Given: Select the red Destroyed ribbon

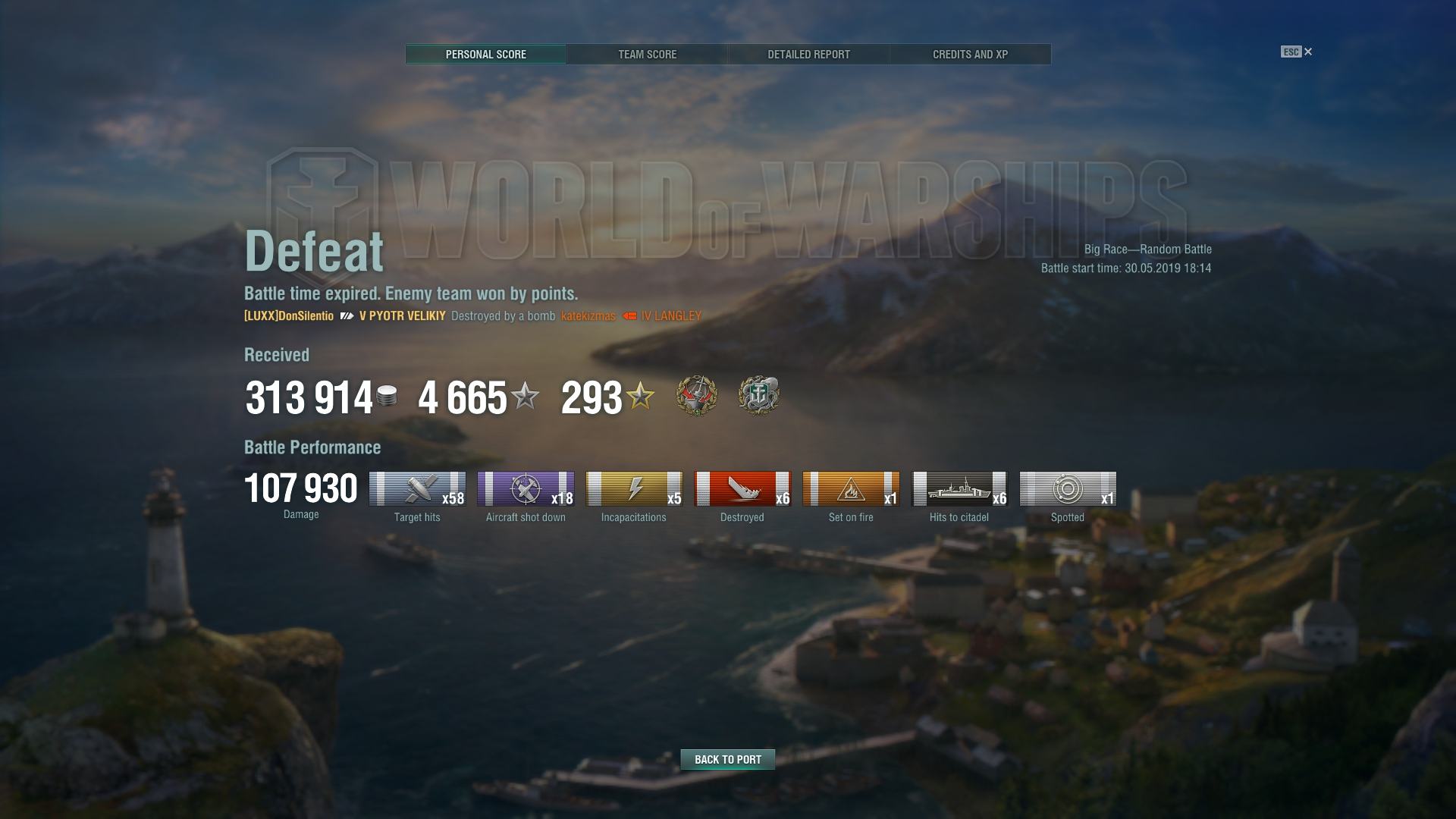Looking at the screenshot, I should coord(742,489).
